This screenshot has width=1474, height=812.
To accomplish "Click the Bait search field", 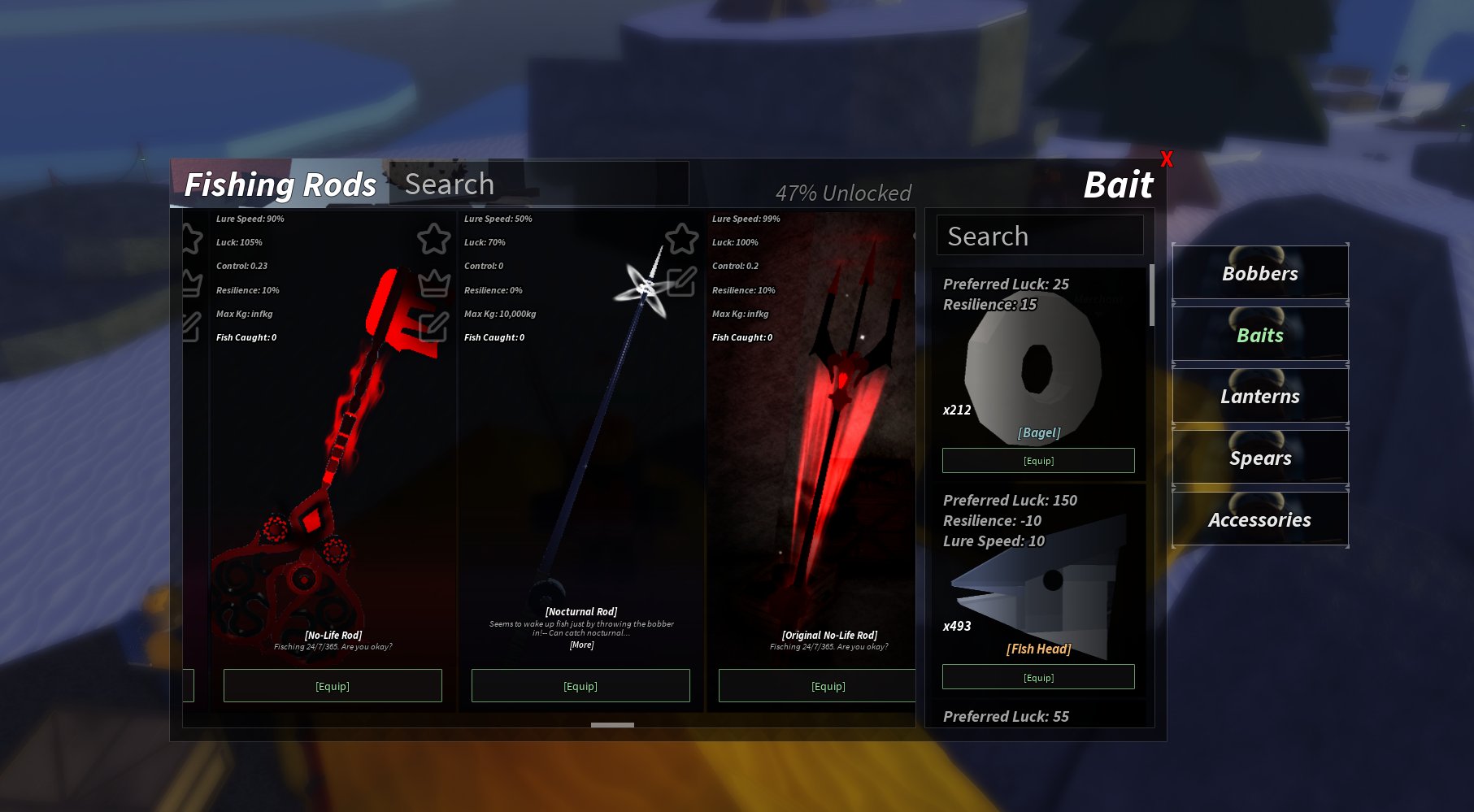I will point(1040,236).
